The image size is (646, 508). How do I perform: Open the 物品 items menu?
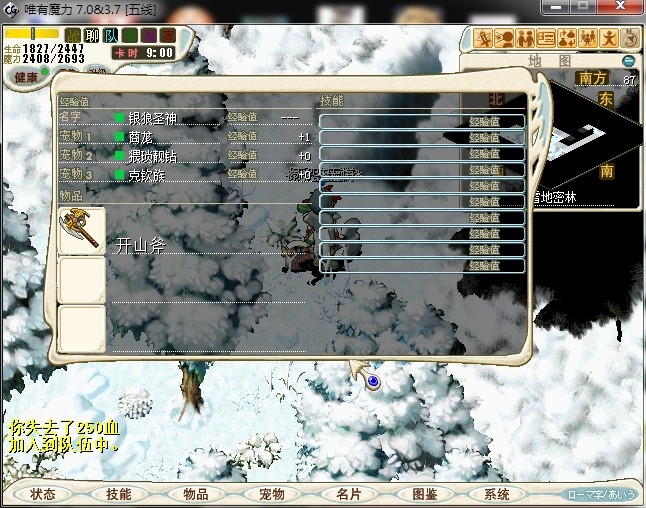point(195,494)
